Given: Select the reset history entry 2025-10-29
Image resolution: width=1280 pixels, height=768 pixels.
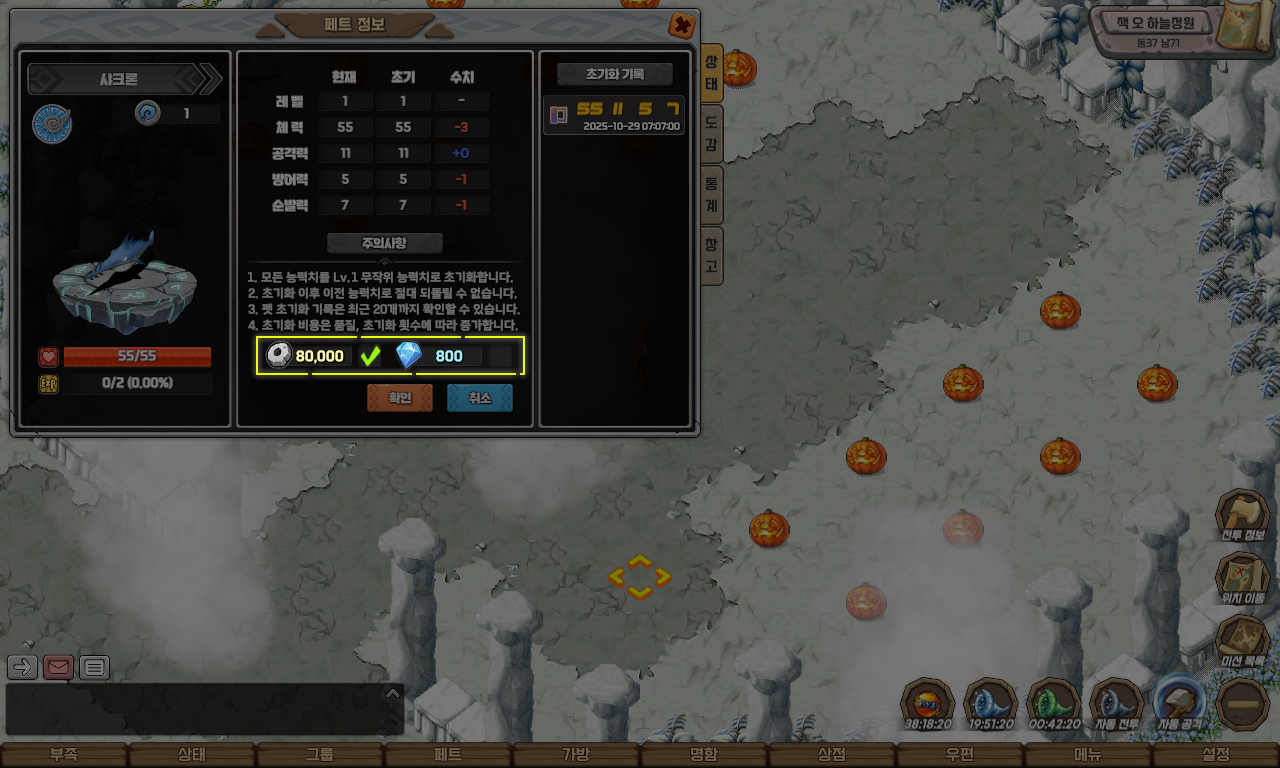Looking at the screenshot, I should 613,115.
